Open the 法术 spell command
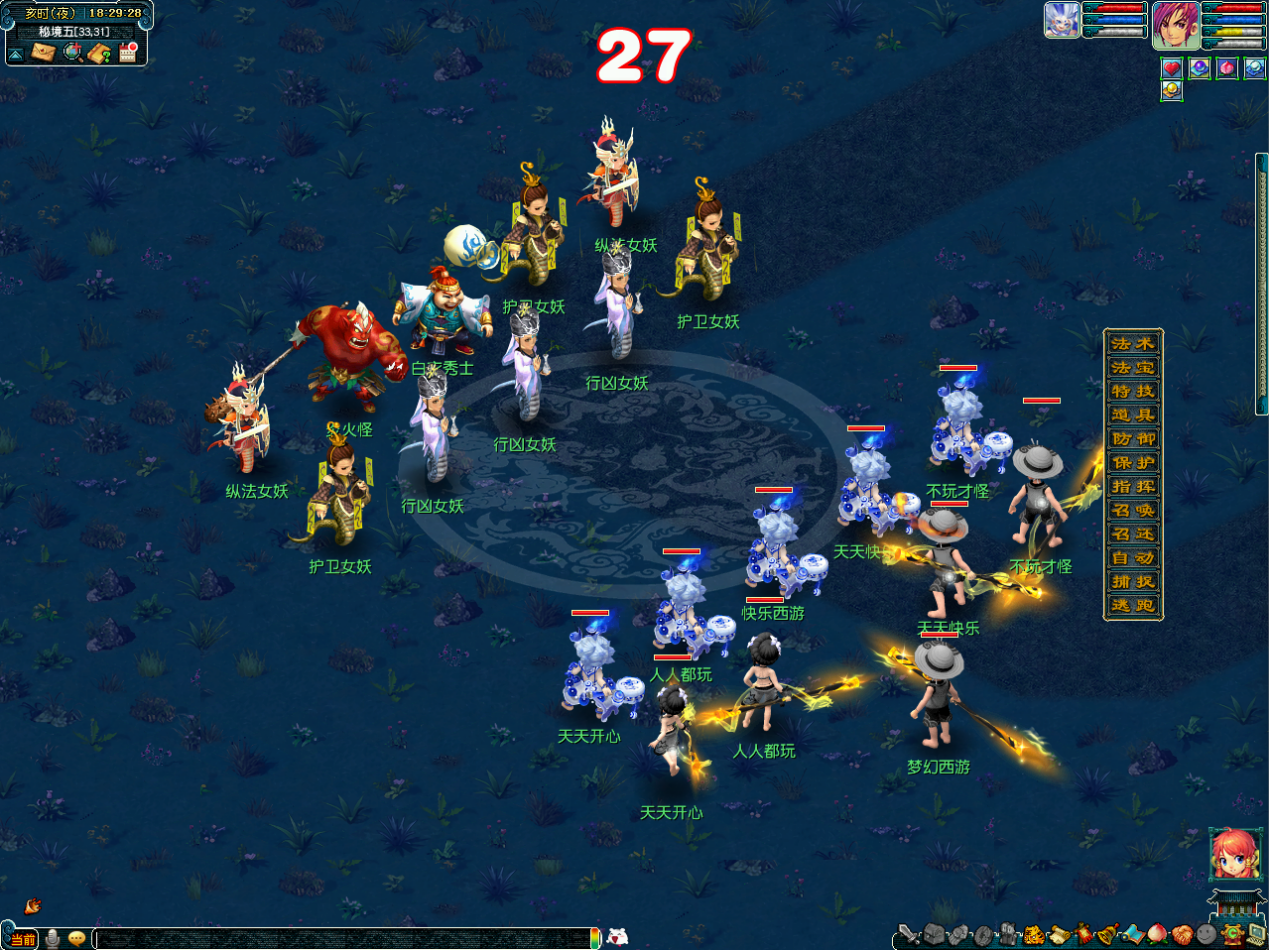Screen dimensions: 1269x950 tap(1133, 343)
